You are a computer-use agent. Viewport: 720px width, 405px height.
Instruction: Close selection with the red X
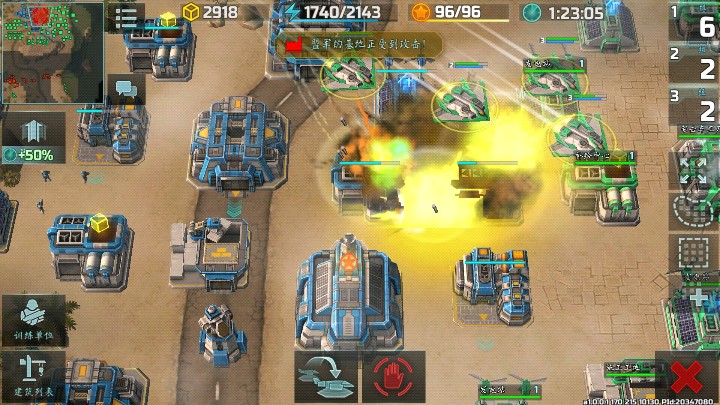(x=686, y=378)
